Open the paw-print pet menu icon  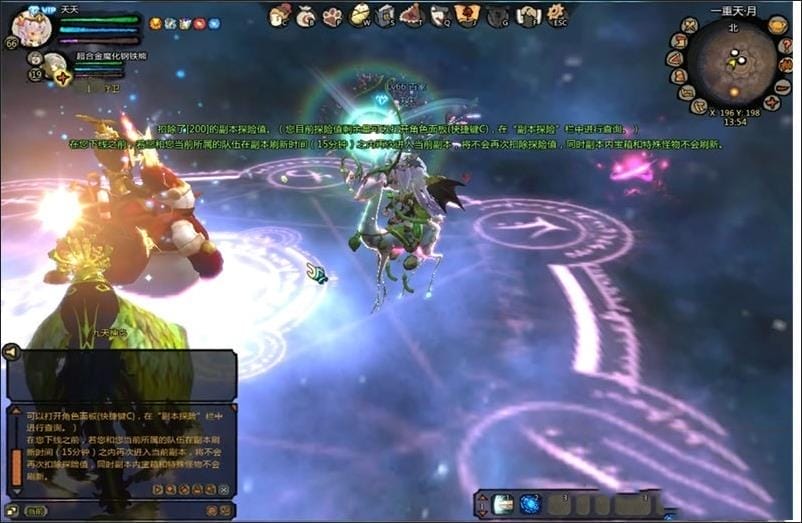pyautogui.click(x=333, y=15)
